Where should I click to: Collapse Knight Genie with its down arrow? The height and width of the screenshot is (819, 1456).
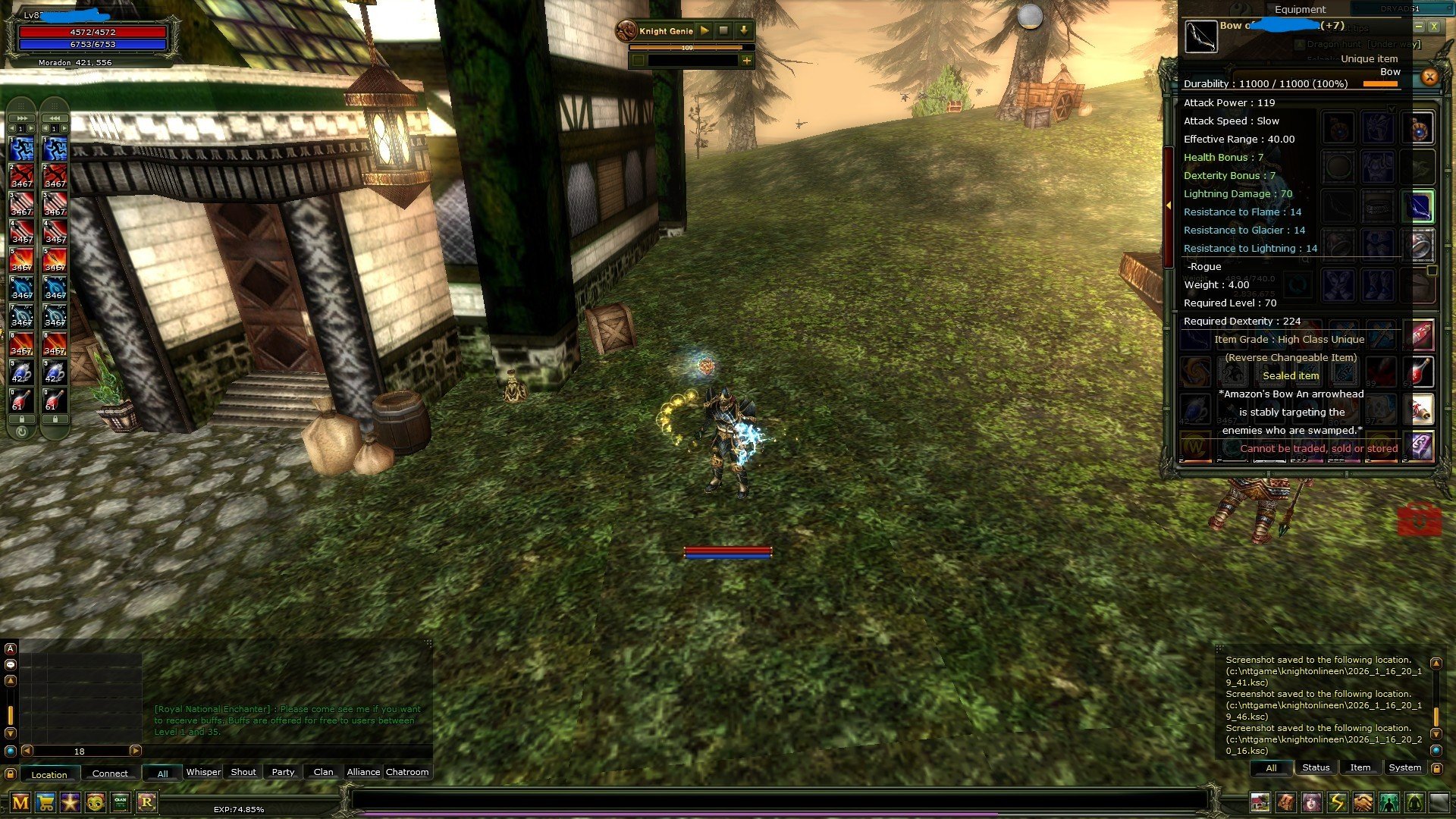(745, 31)
